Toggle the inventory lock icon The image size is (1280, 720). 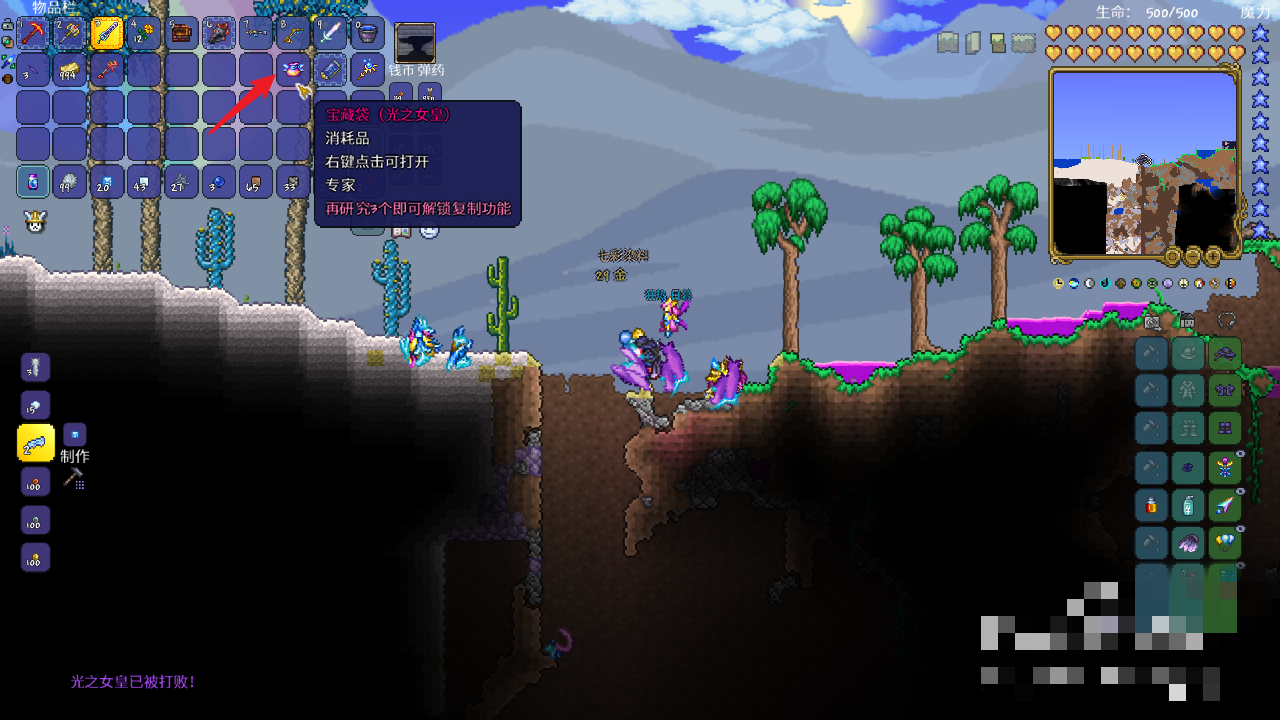(8, 25)
